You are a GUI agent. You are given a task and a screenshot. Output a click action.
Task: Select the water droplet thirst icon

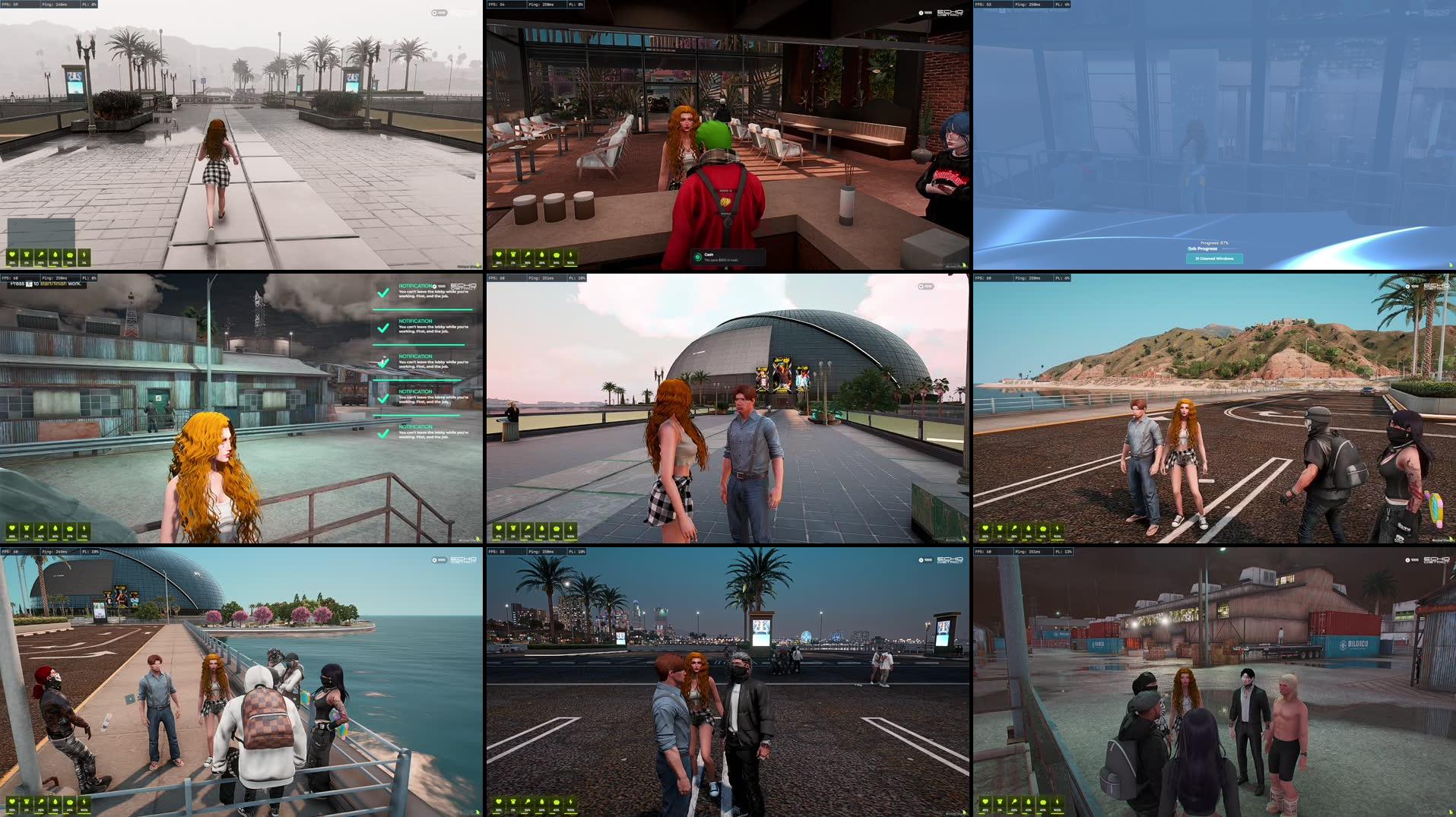point(56,254)
